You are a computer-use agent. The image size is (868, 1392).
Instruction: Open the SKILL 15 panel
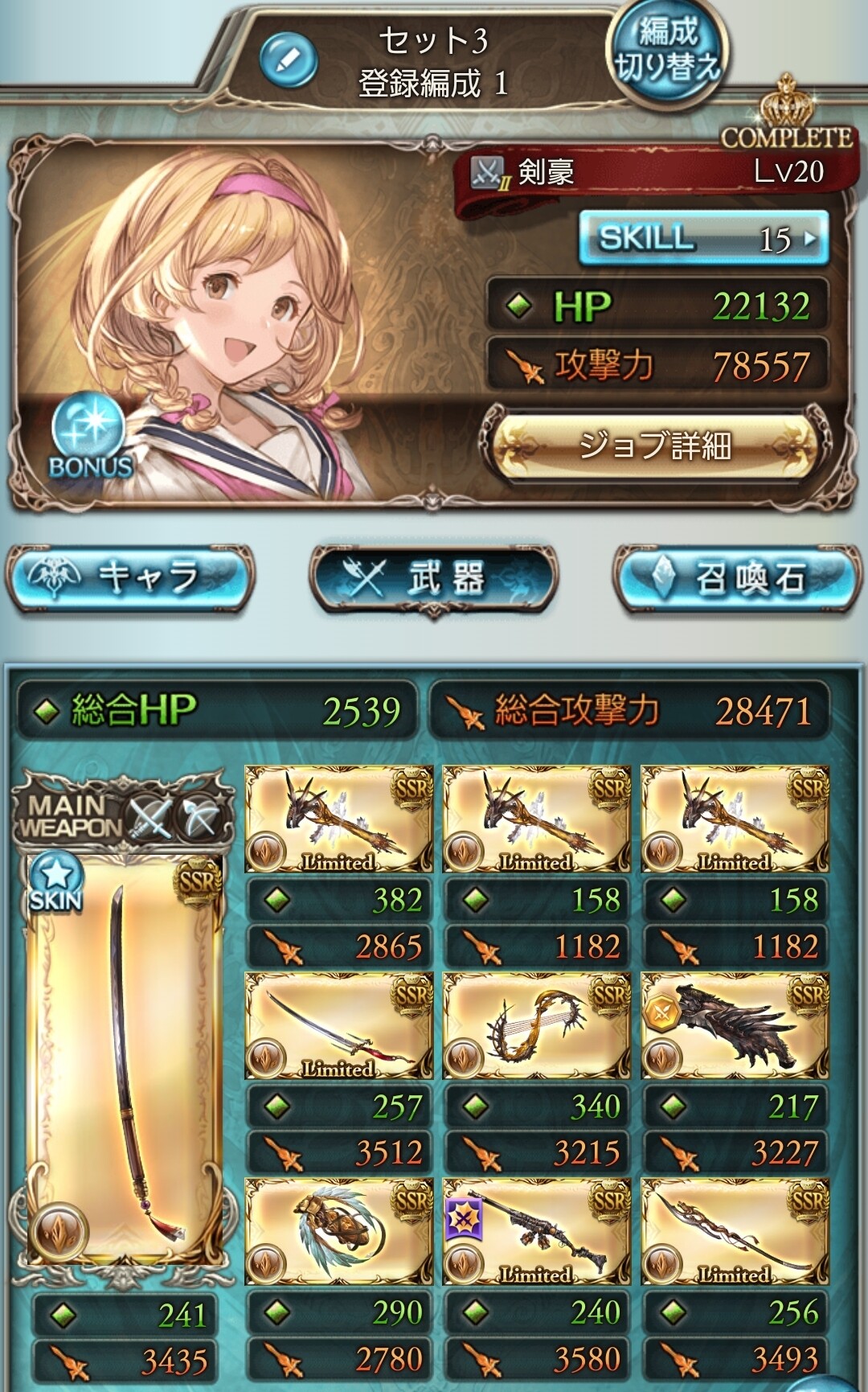coord(703,237)
